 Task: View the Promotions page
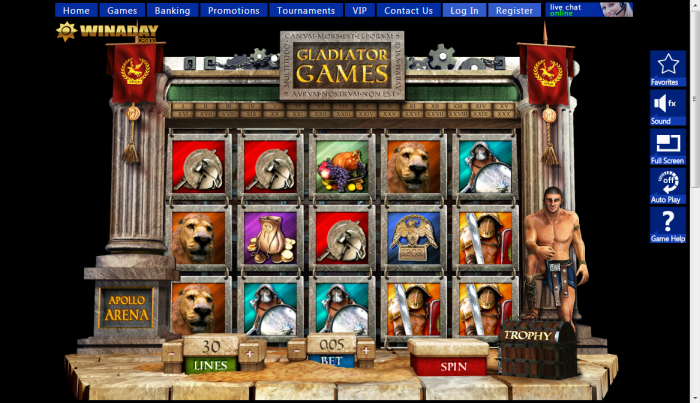pos(234,11)
